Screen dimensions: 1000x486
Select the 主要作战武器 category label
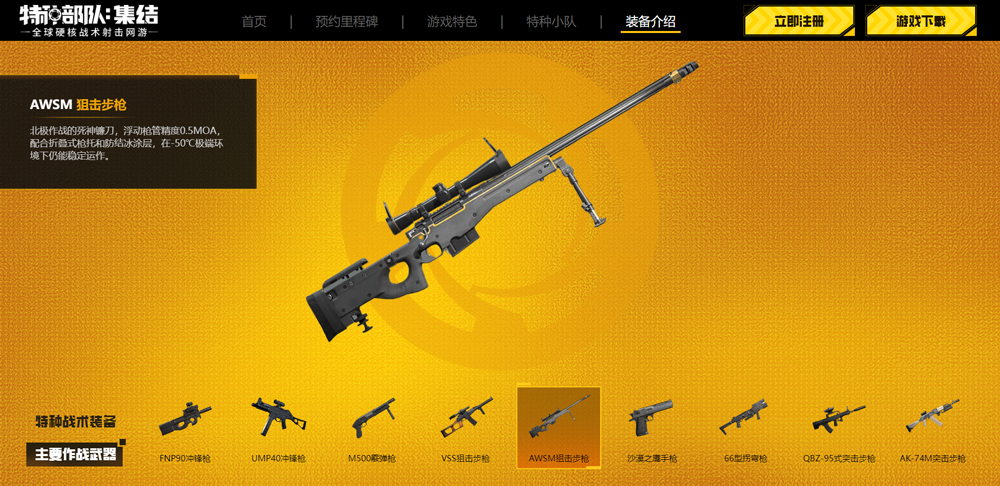(75, 455)
